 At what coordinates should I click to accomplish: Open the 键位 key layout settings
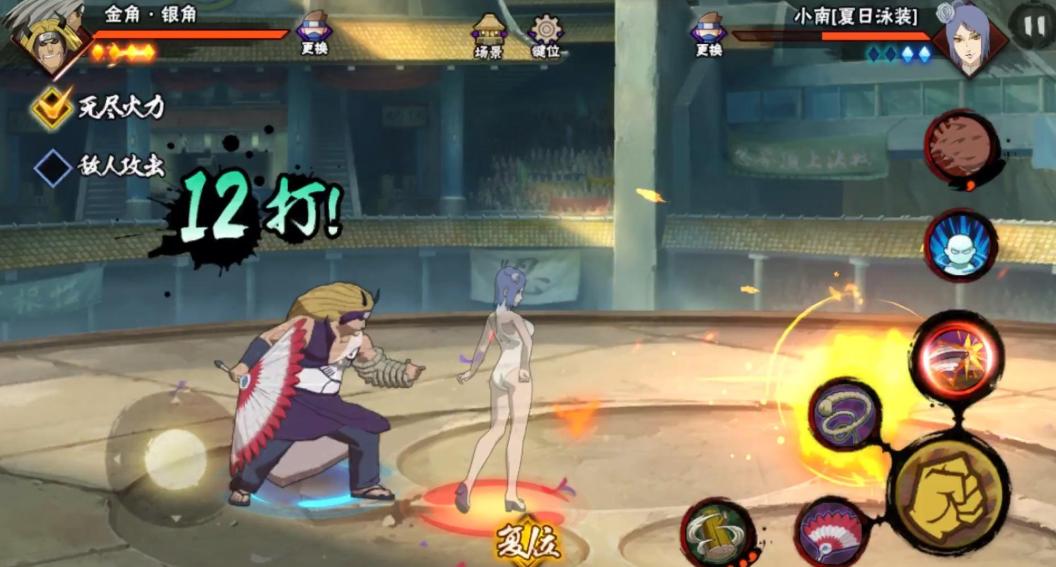click(x=546, y=33)
